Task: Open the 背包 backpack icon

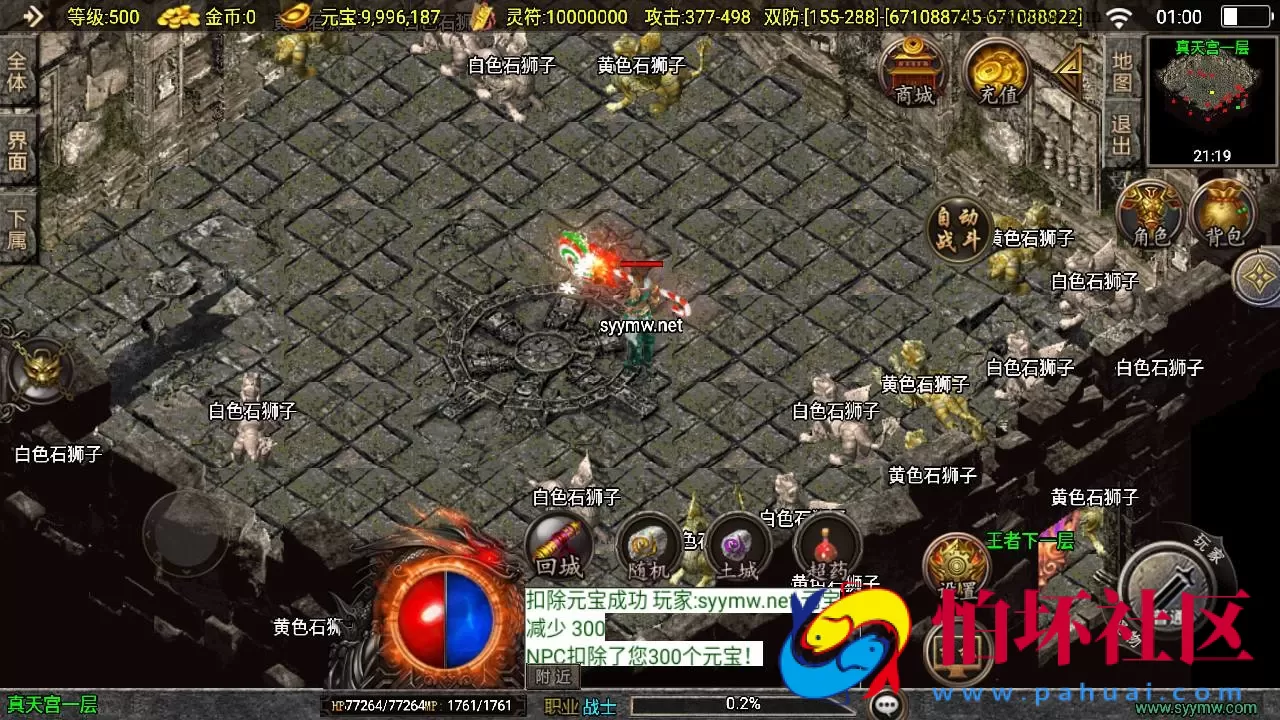Action: pos(1222,215)
